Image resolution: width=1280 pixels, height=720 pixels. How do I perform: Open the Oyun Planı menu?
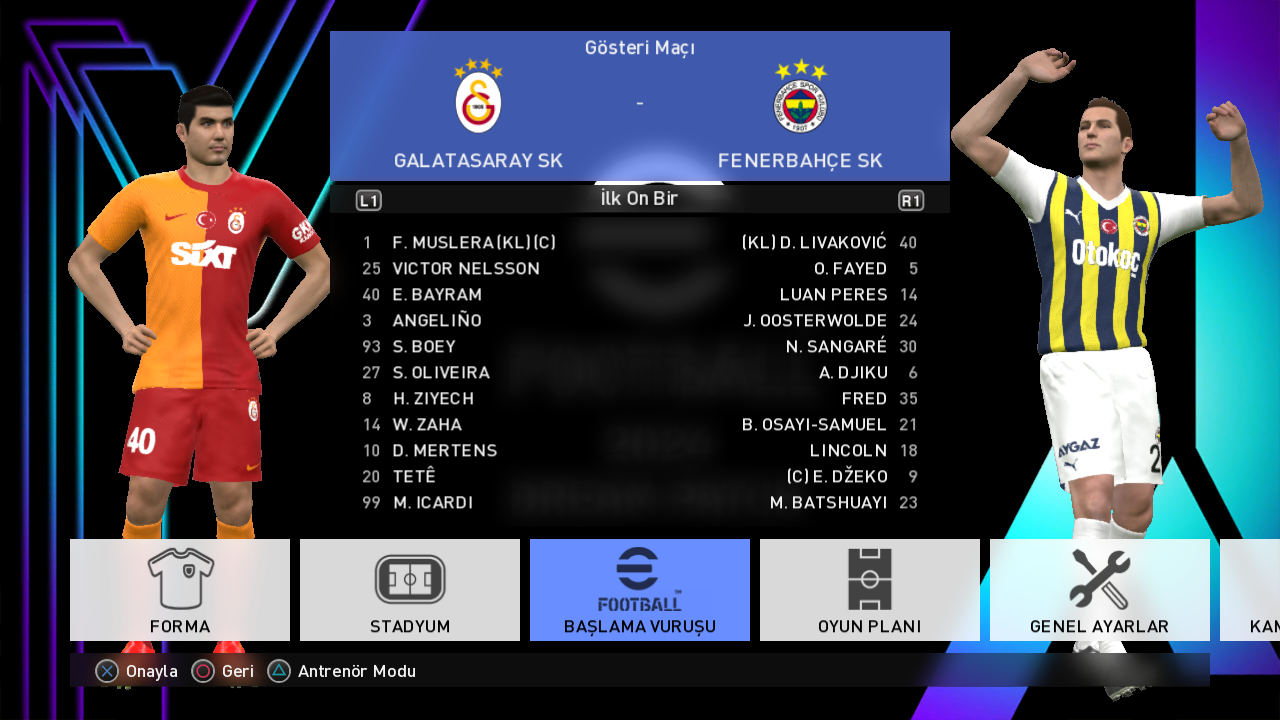870,590
